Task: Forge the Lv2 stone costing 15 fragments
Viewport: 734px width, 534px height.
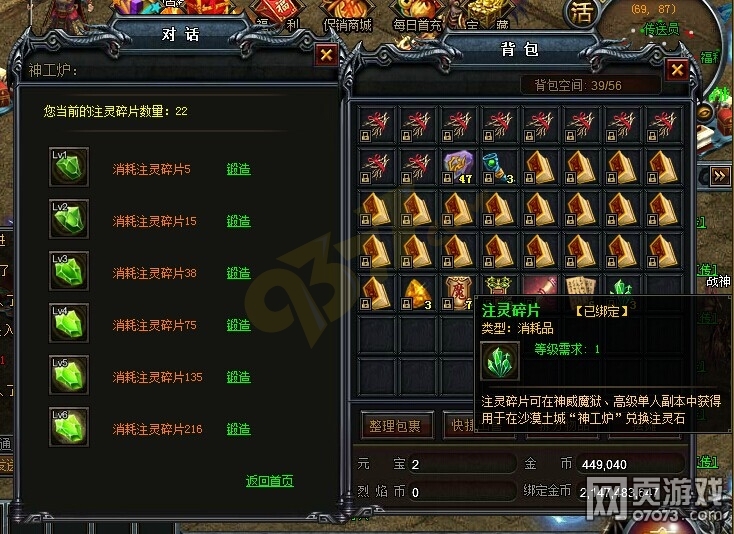Action: point(238,221)
